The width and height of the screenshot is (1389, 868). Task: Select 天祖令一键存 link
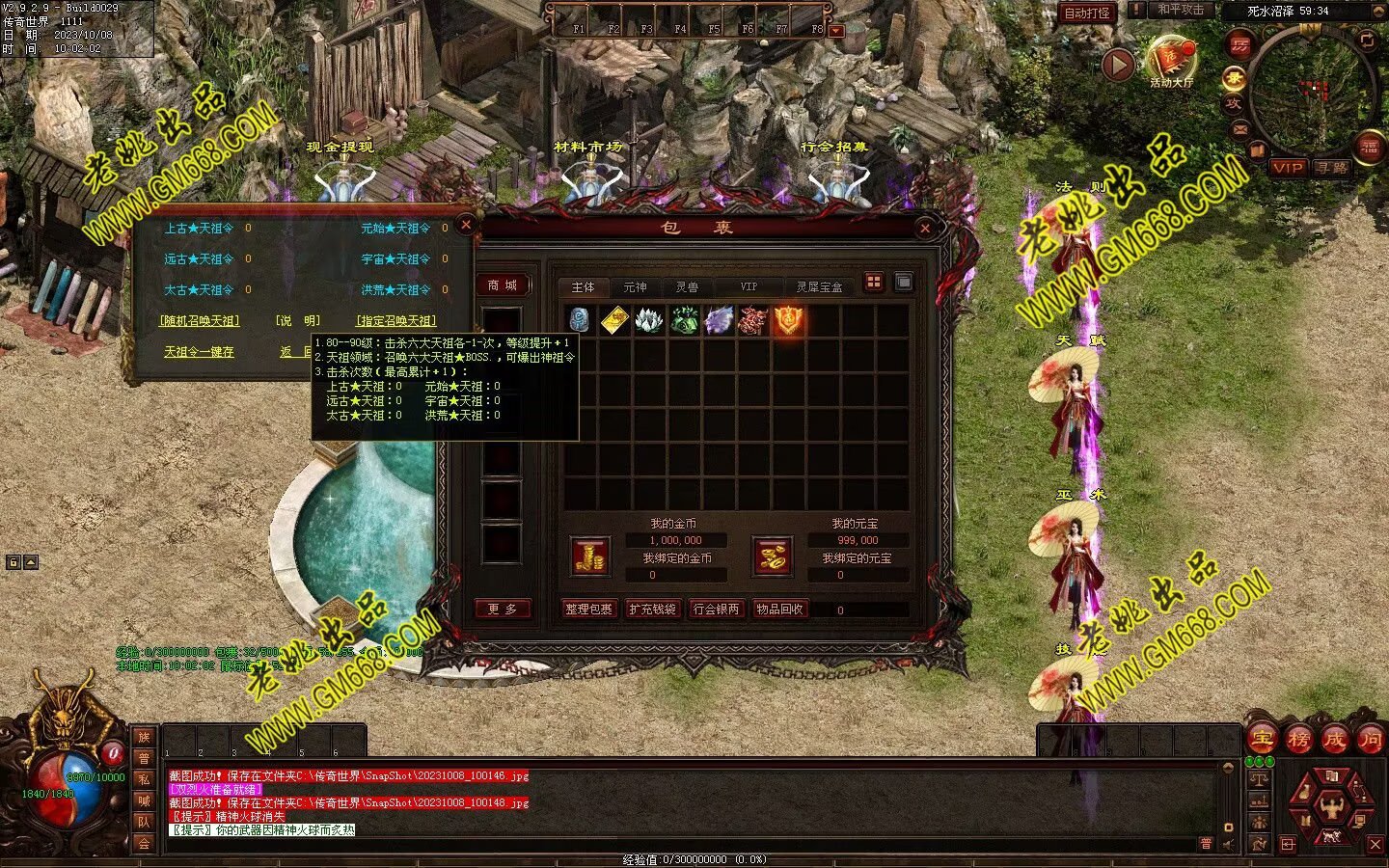point(199,352)
